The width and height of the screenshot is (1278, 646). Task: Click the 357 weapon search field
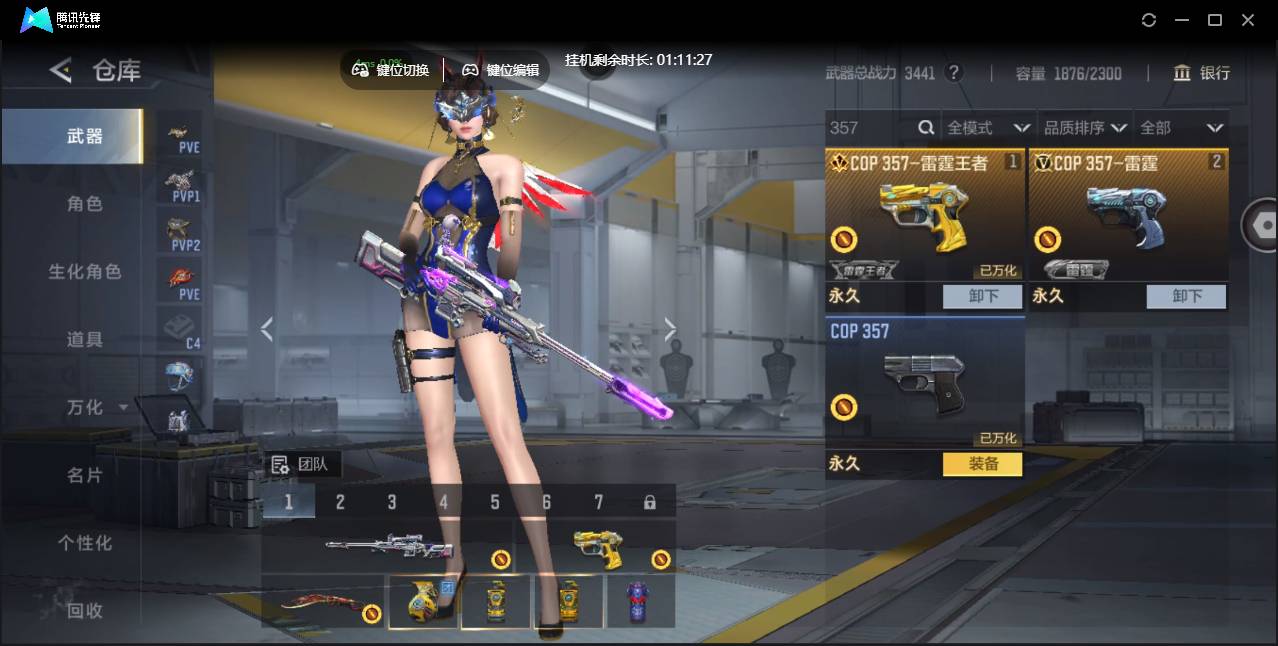870,128
